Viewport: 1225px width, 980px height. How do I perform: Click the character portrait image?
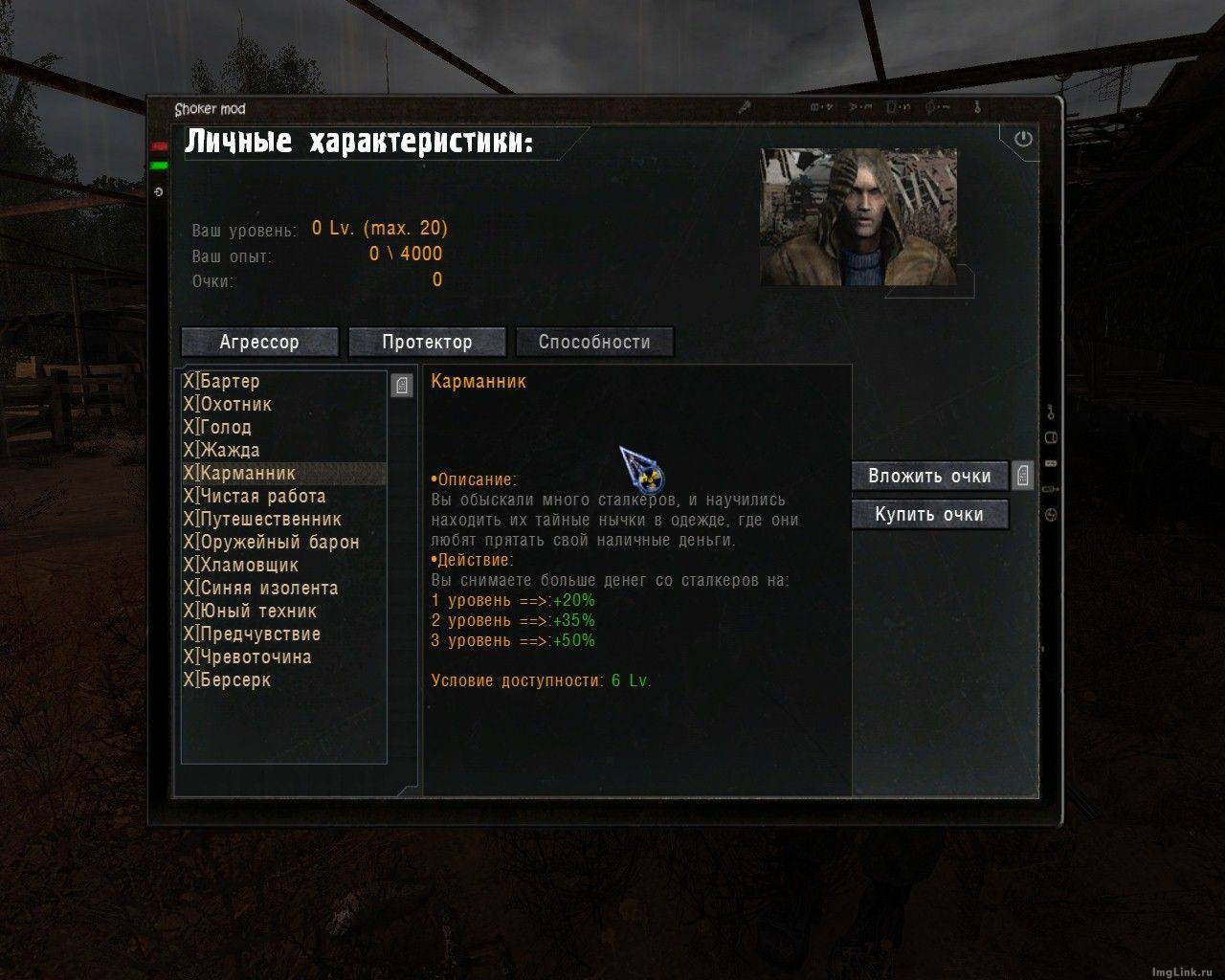coord(858,214)
